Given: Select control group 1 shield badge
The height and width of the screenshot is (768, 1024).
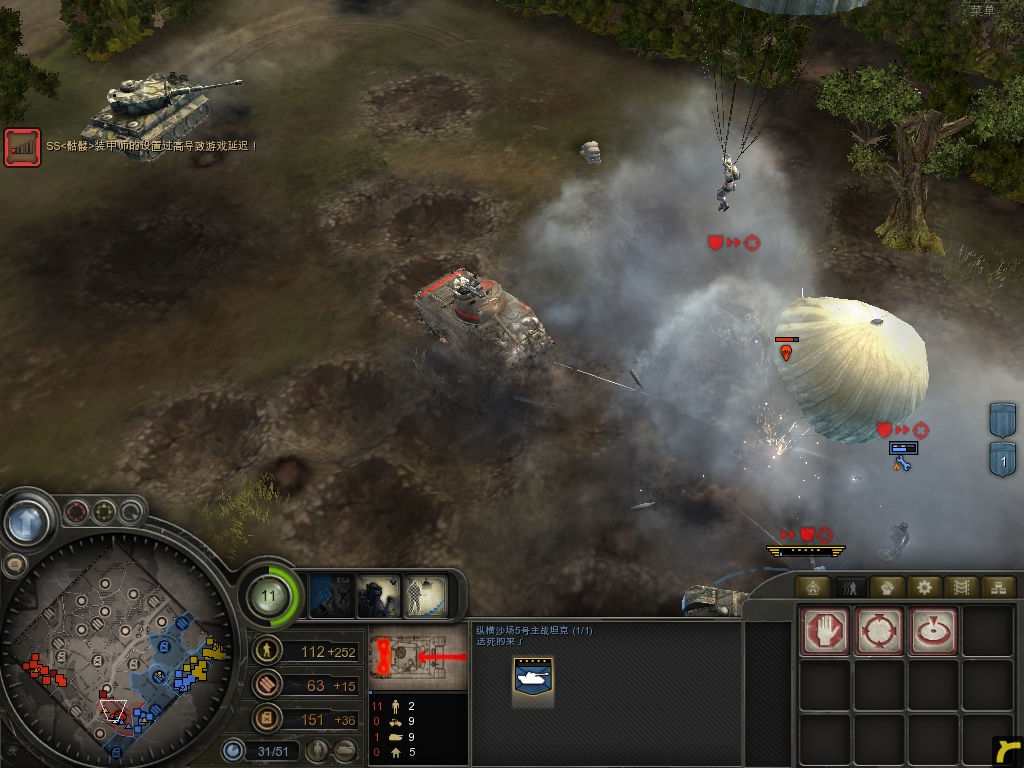Looking at the screenshot, I should click(x=1003, y=462).
